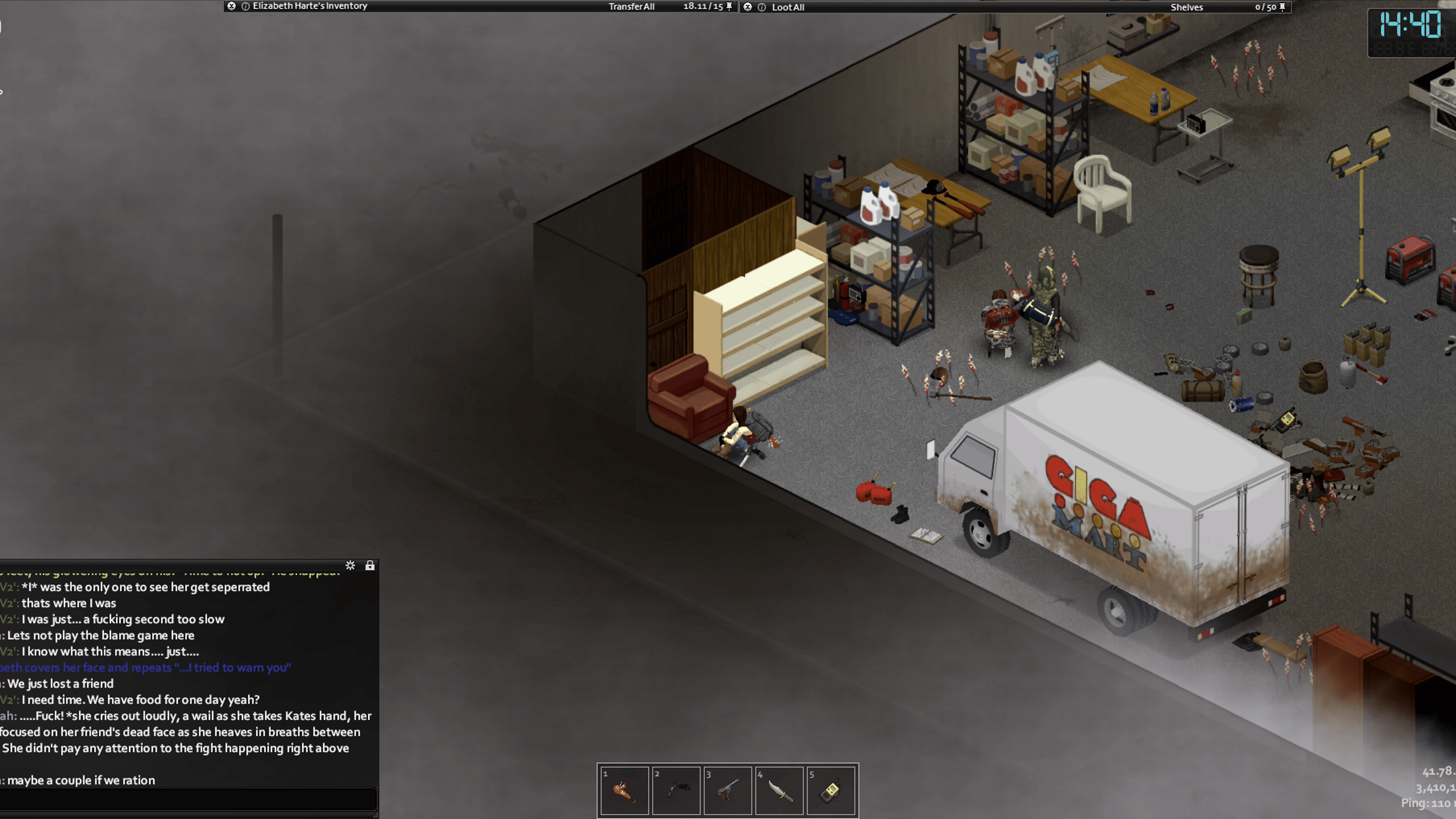Viewport: 1456px width, 819px height.
Task: Toggle the pin on the Shelves panel
Action: tap(1282, 7)
